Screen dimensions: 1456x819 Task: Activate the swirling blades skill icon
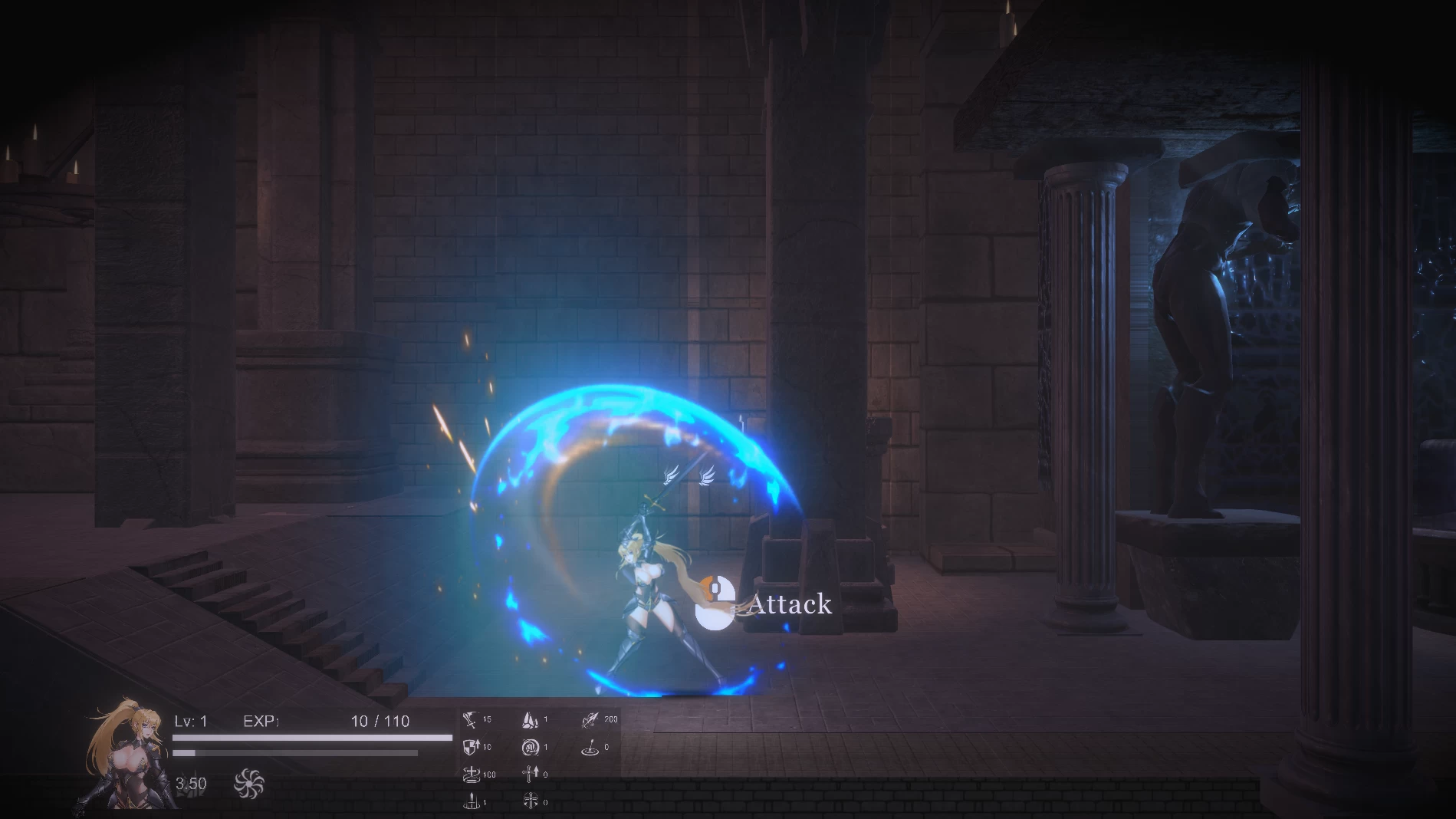249,783
